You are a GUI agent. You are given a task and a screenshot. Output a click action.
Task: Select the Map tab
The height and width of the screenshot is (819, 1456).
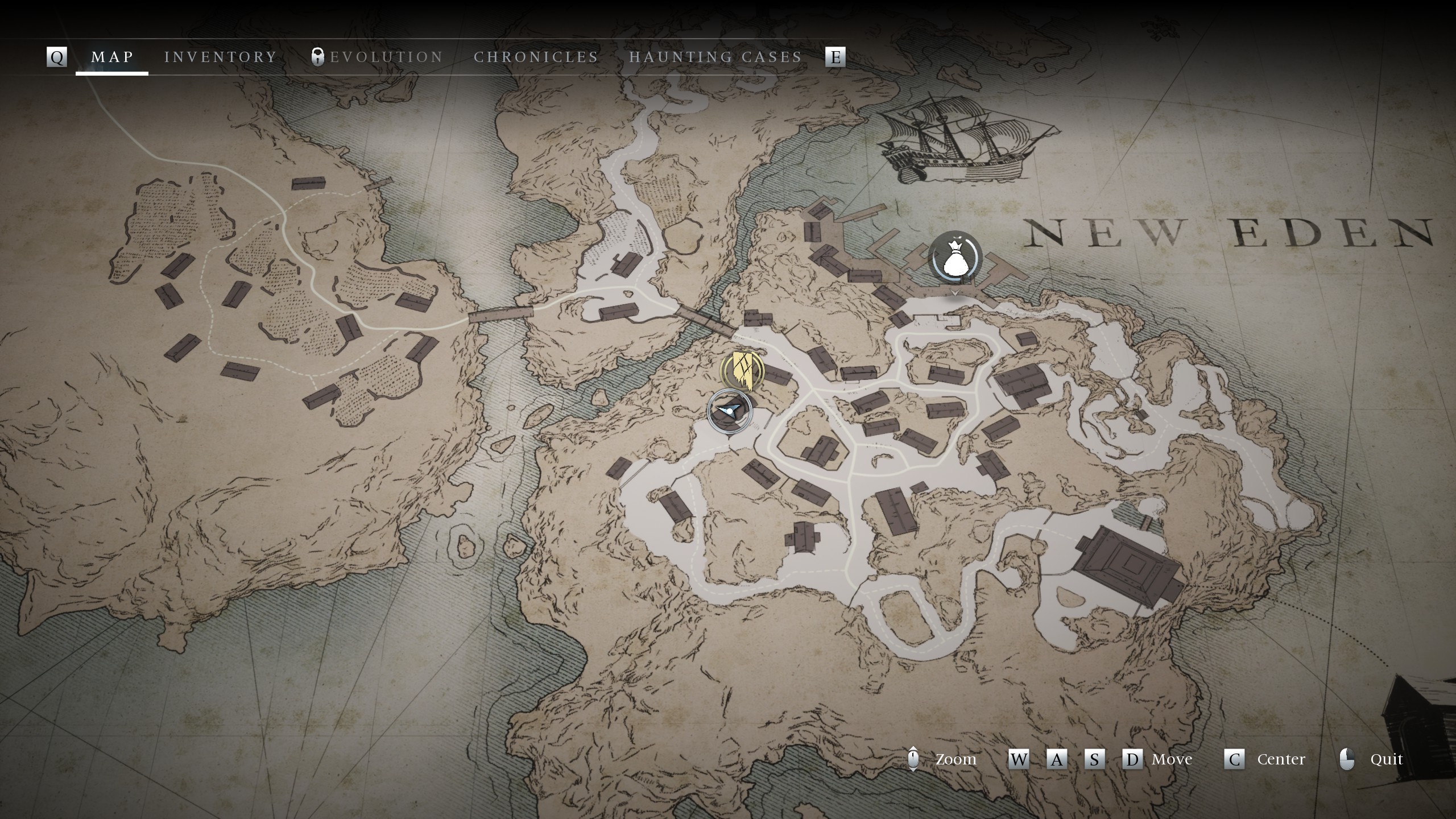coord(113,57)
